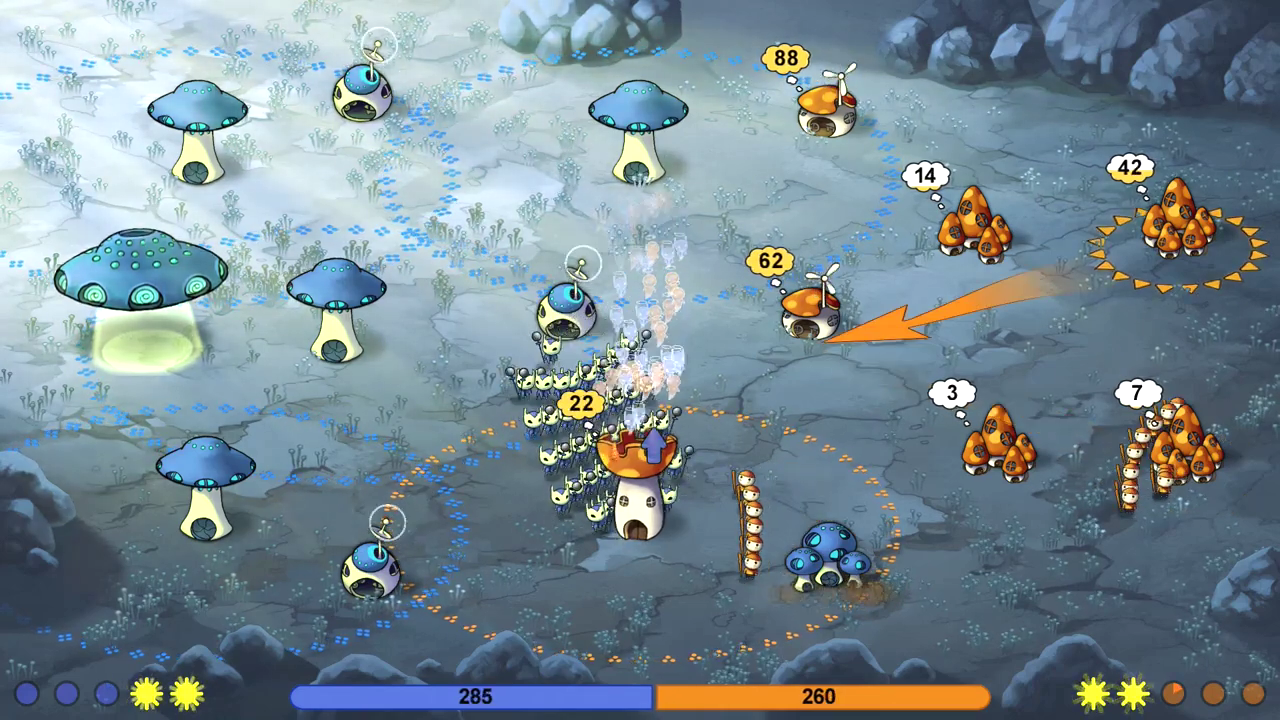Open the thought bubble showing 88 troops
The width and height of the screenshot is (1280, 720).
[x=788, y=58]
